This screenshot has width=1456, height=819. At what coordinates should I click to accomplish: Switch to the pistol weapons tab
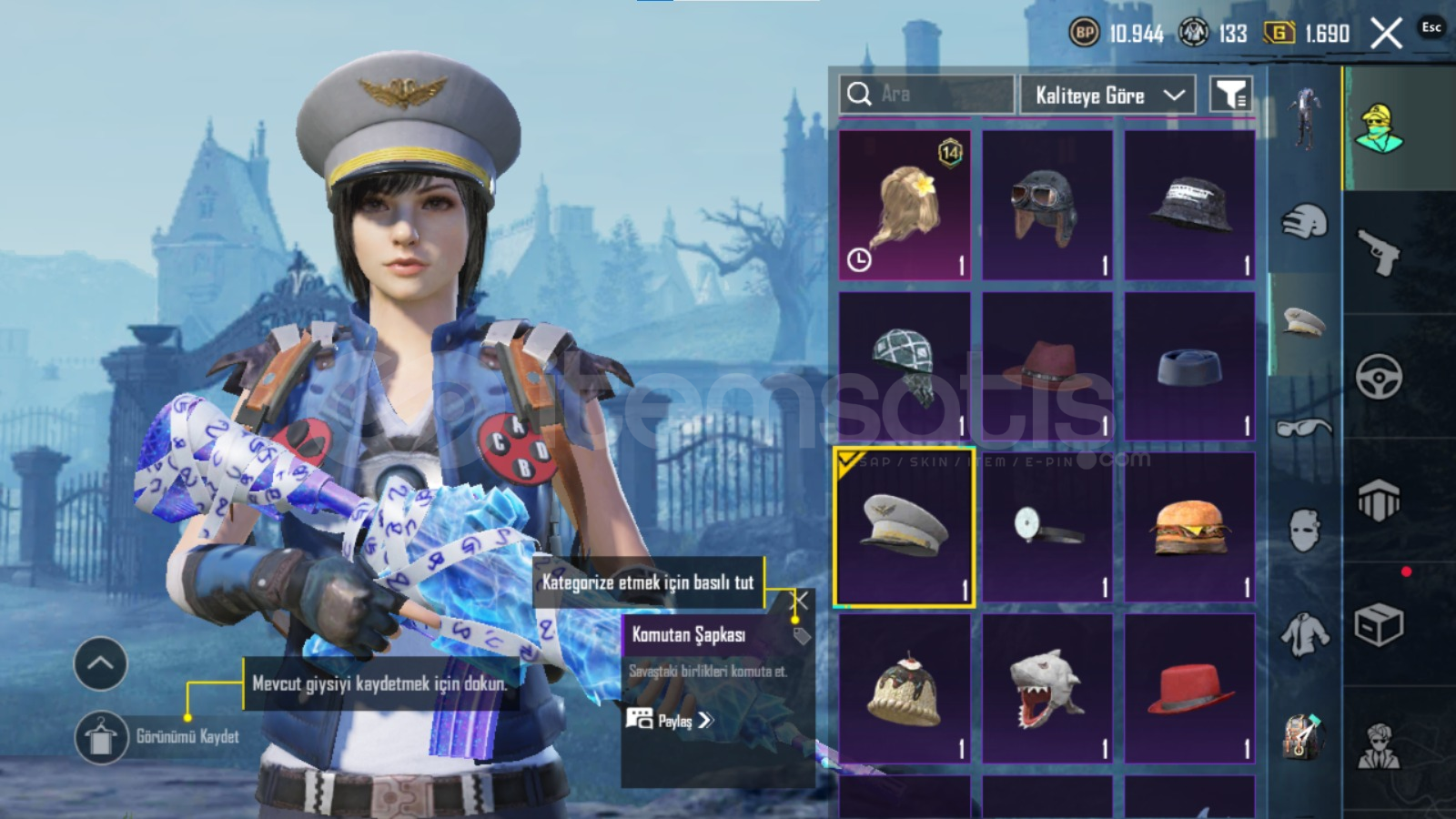(1378, 251)
